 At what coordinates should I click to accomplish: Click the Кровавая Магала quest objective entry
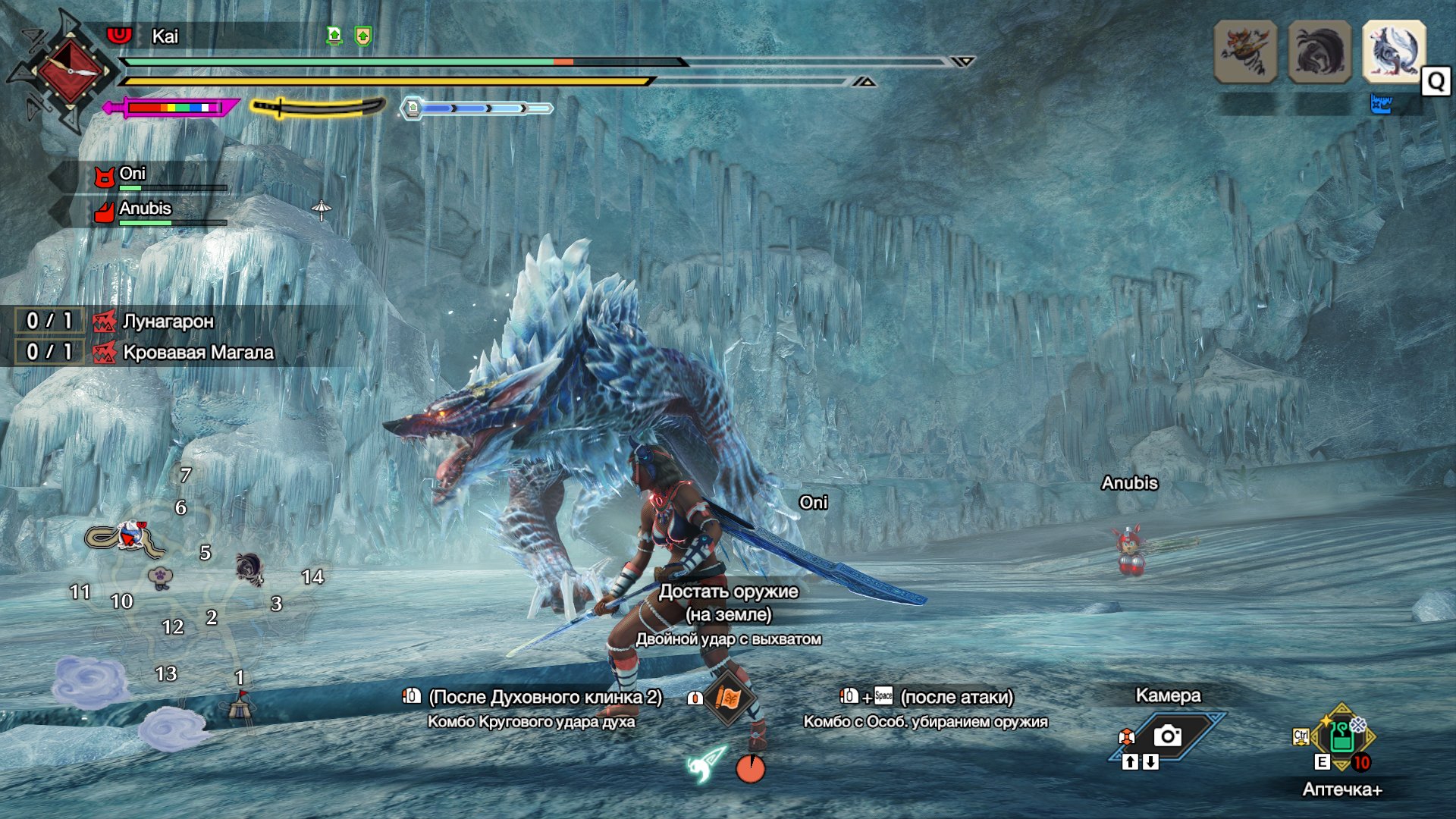click(x=197, y=353)
